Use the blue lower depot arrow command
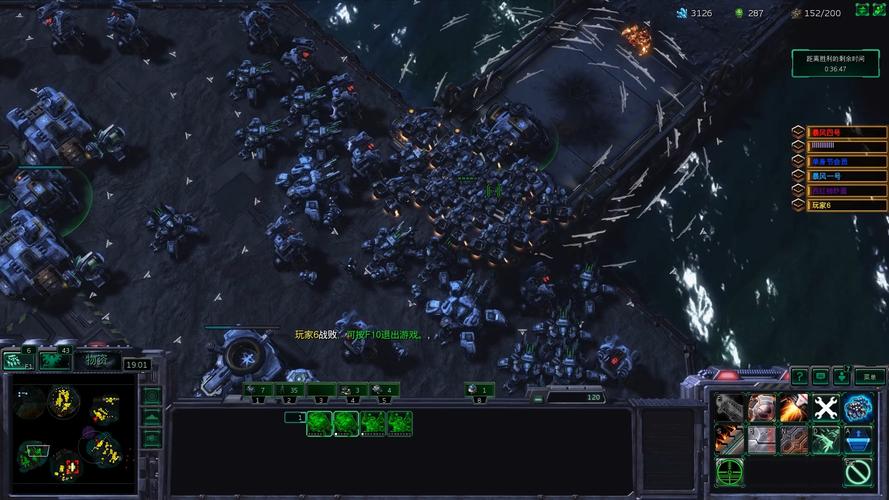The height and width of the screenshot is (500, 889). [858, 438]
